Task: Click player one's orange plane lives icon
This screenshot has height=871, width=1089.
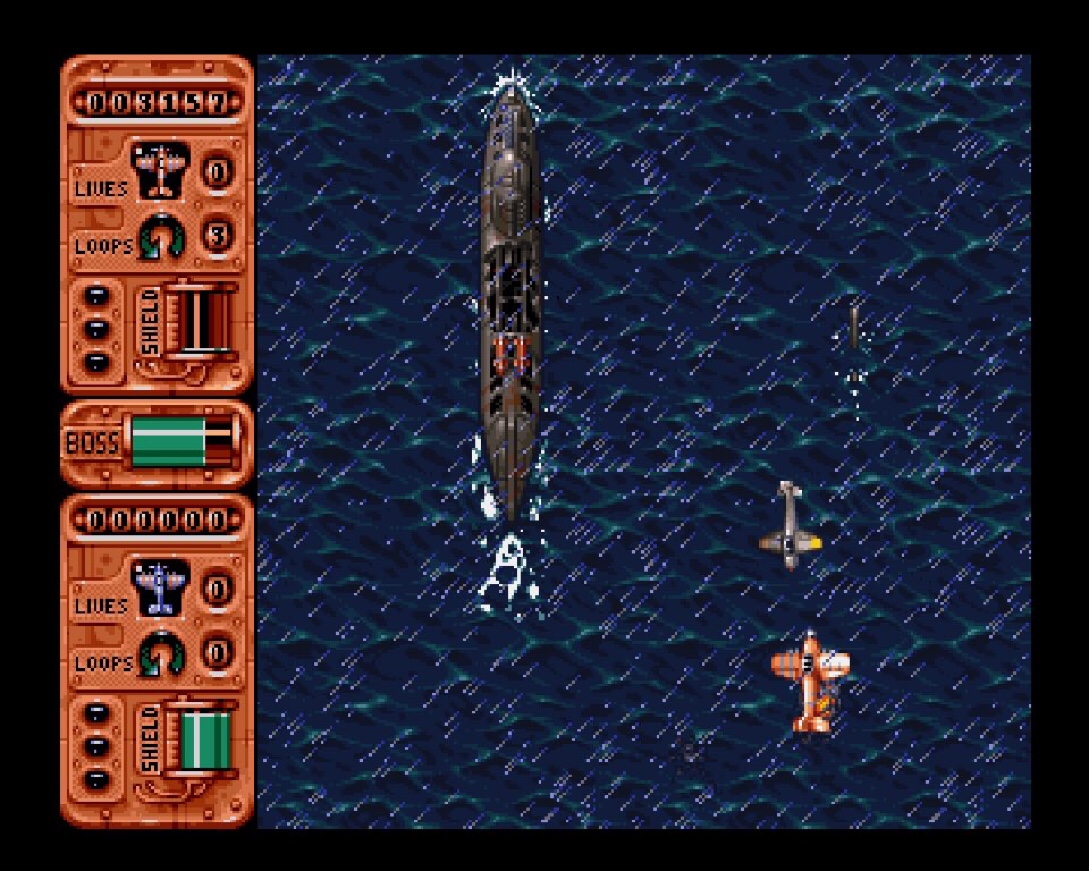Action: [160, 170]
